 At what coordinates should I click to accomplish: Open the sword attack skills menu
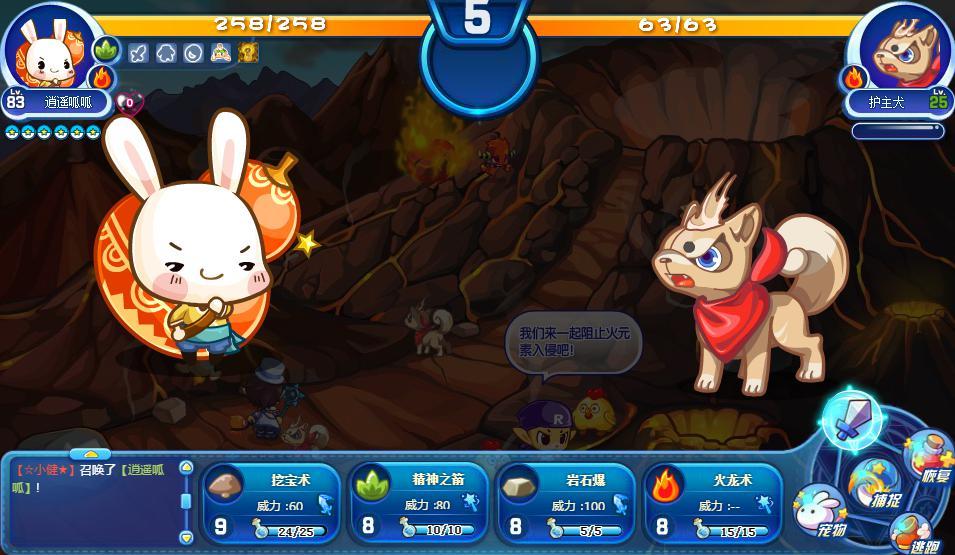pyautogui.click(x=851, y=418)
